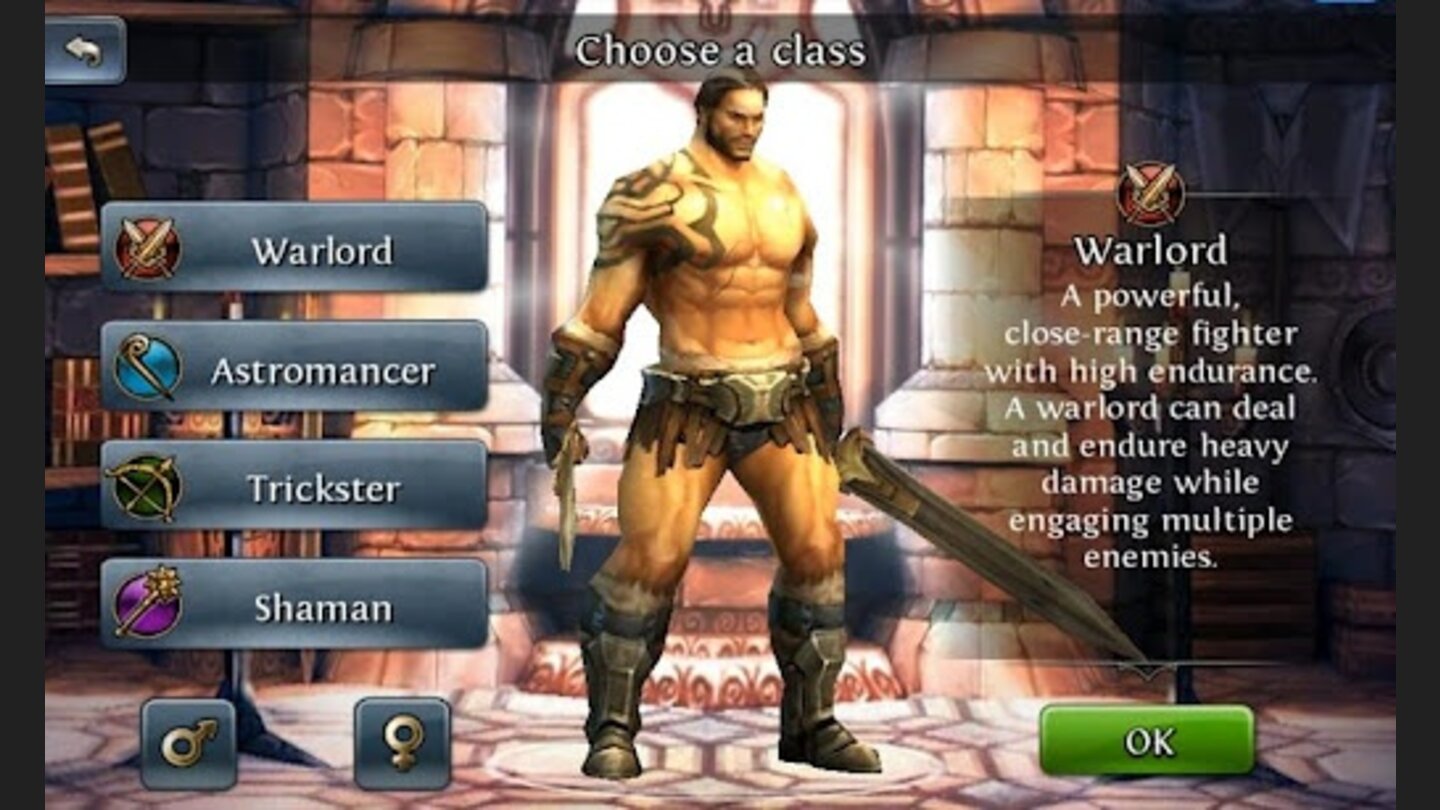1440x810 pixels.
Task: Tap the back arrow in top-left corner
Action: 85,48
